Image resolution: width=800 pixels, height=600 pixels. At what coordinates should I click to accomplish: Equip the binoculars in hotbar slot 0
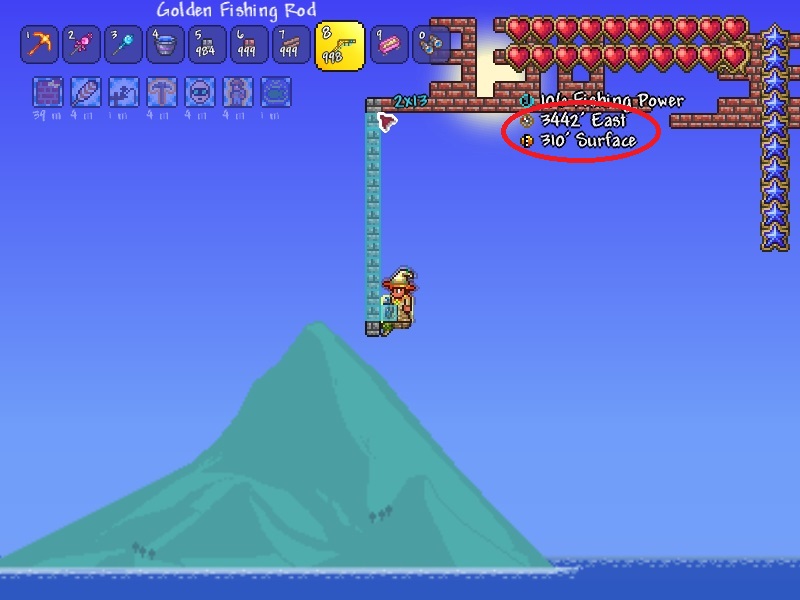tap(431, 44)
